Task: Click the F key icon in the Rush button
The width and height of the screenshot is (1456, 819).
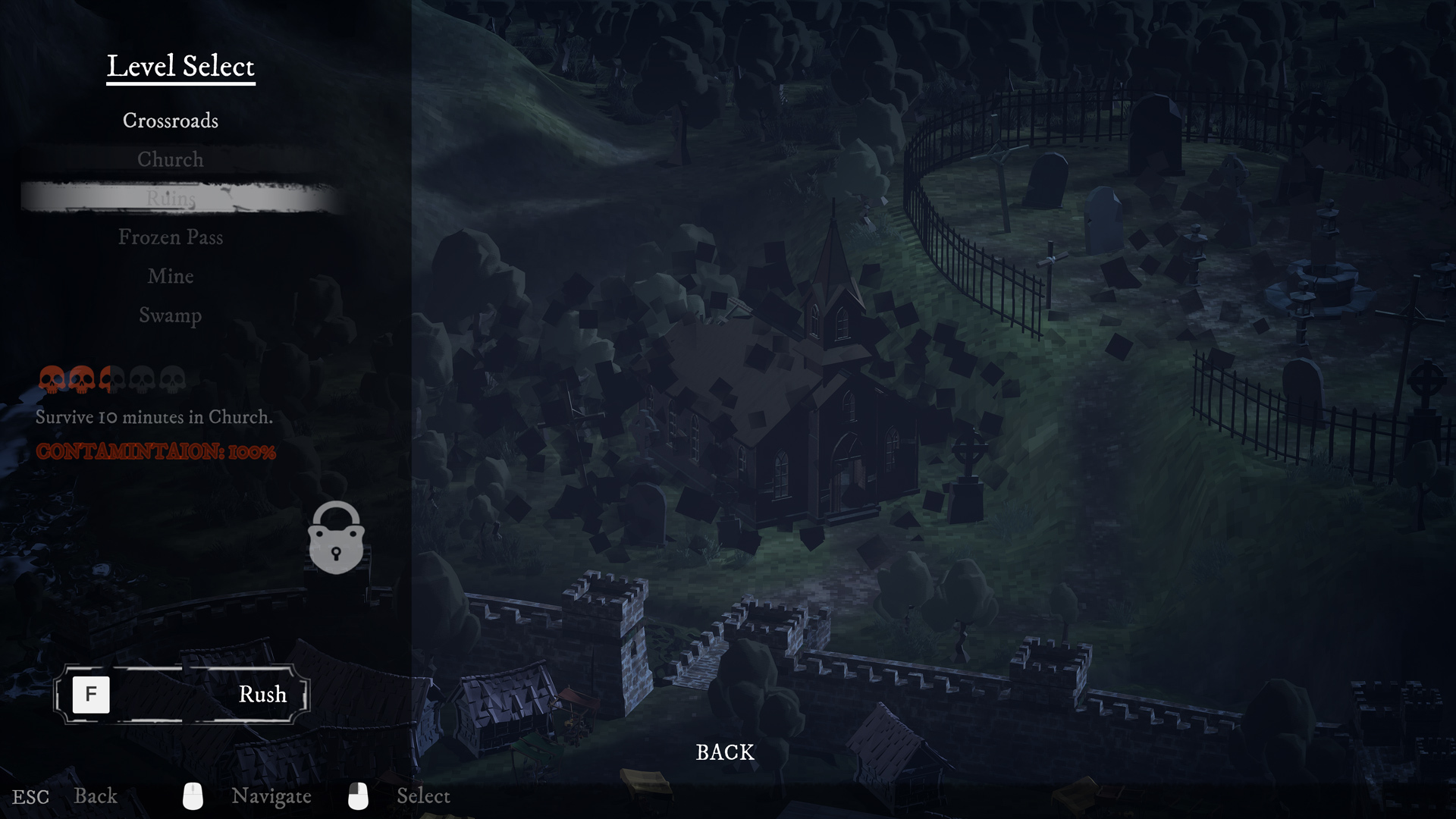Action: (92, 694)
